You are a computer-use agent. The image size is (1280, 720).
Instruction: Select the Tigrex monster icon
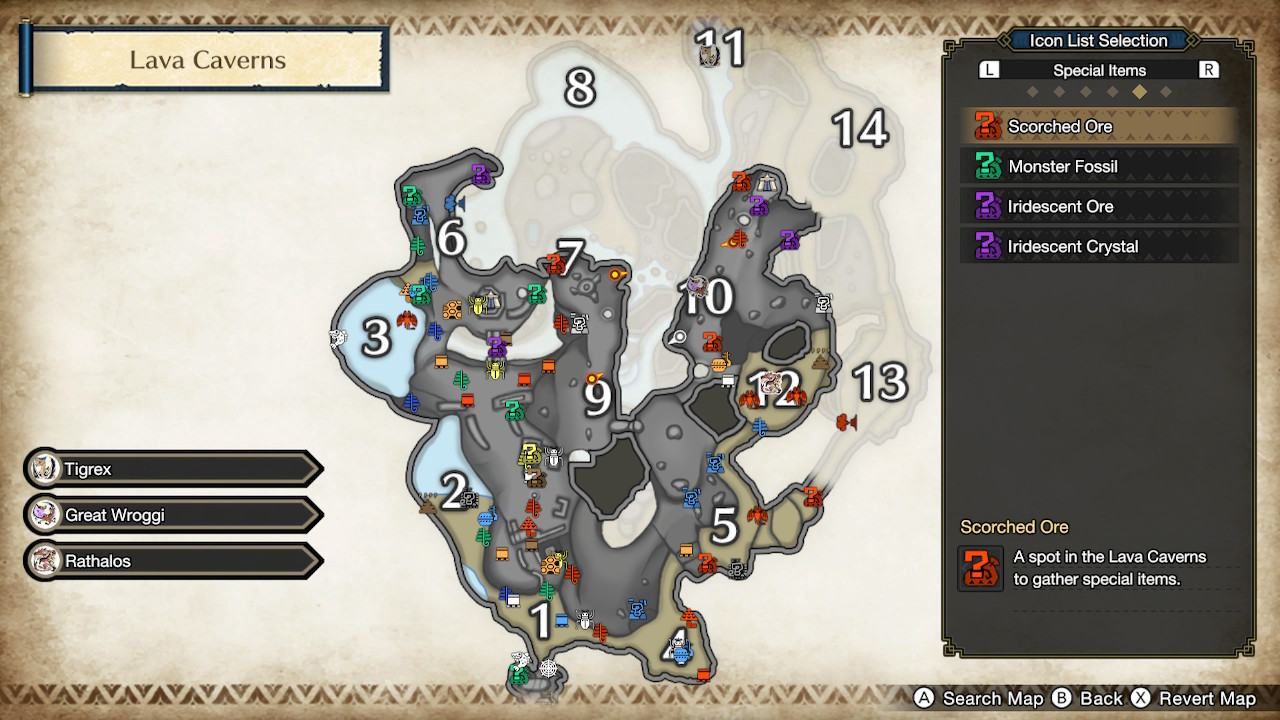click(x=45, y=468)
